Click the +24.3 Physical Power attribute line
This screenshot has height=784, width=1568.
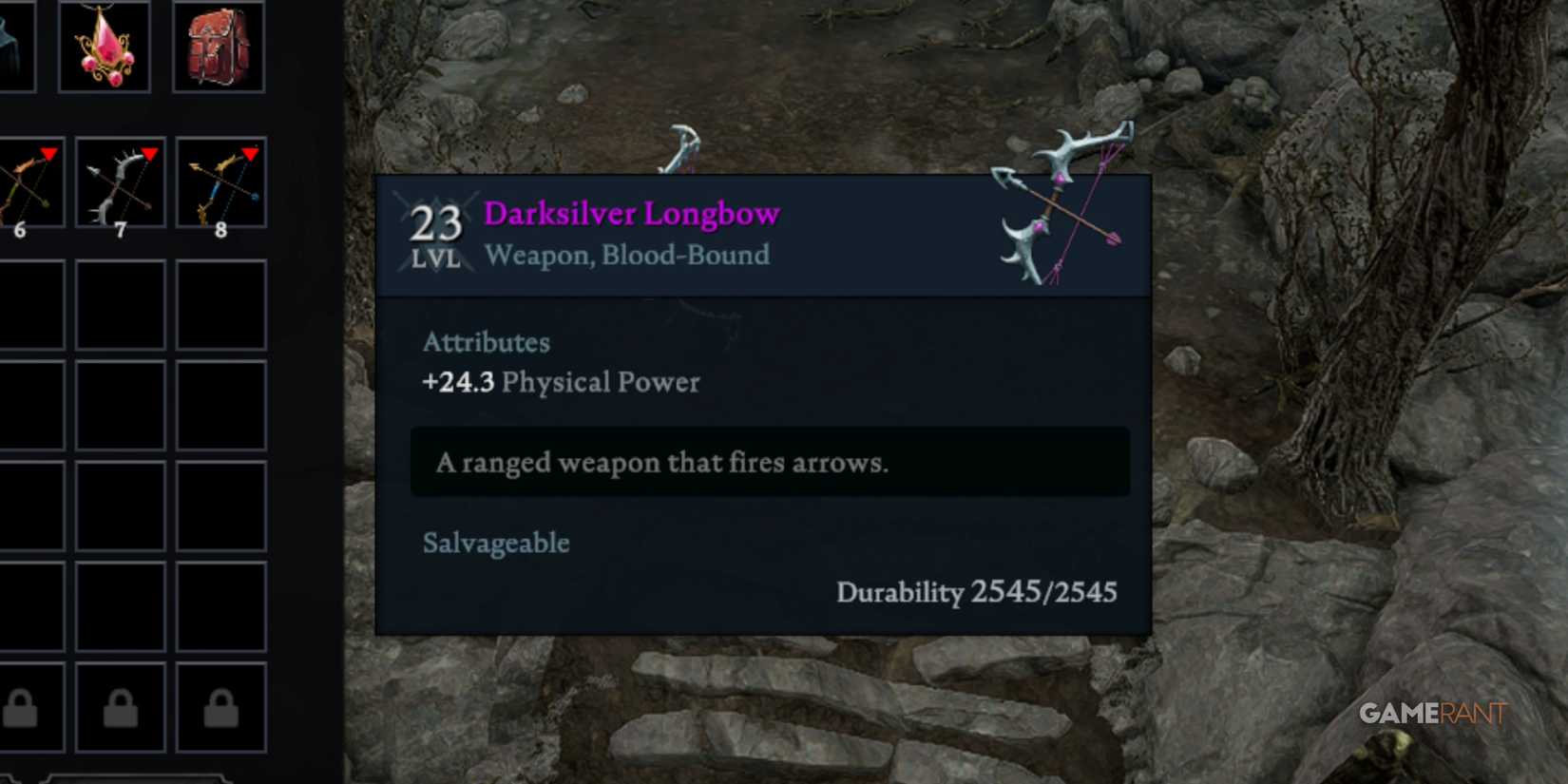pyautogui.click(x=560, y=382)
